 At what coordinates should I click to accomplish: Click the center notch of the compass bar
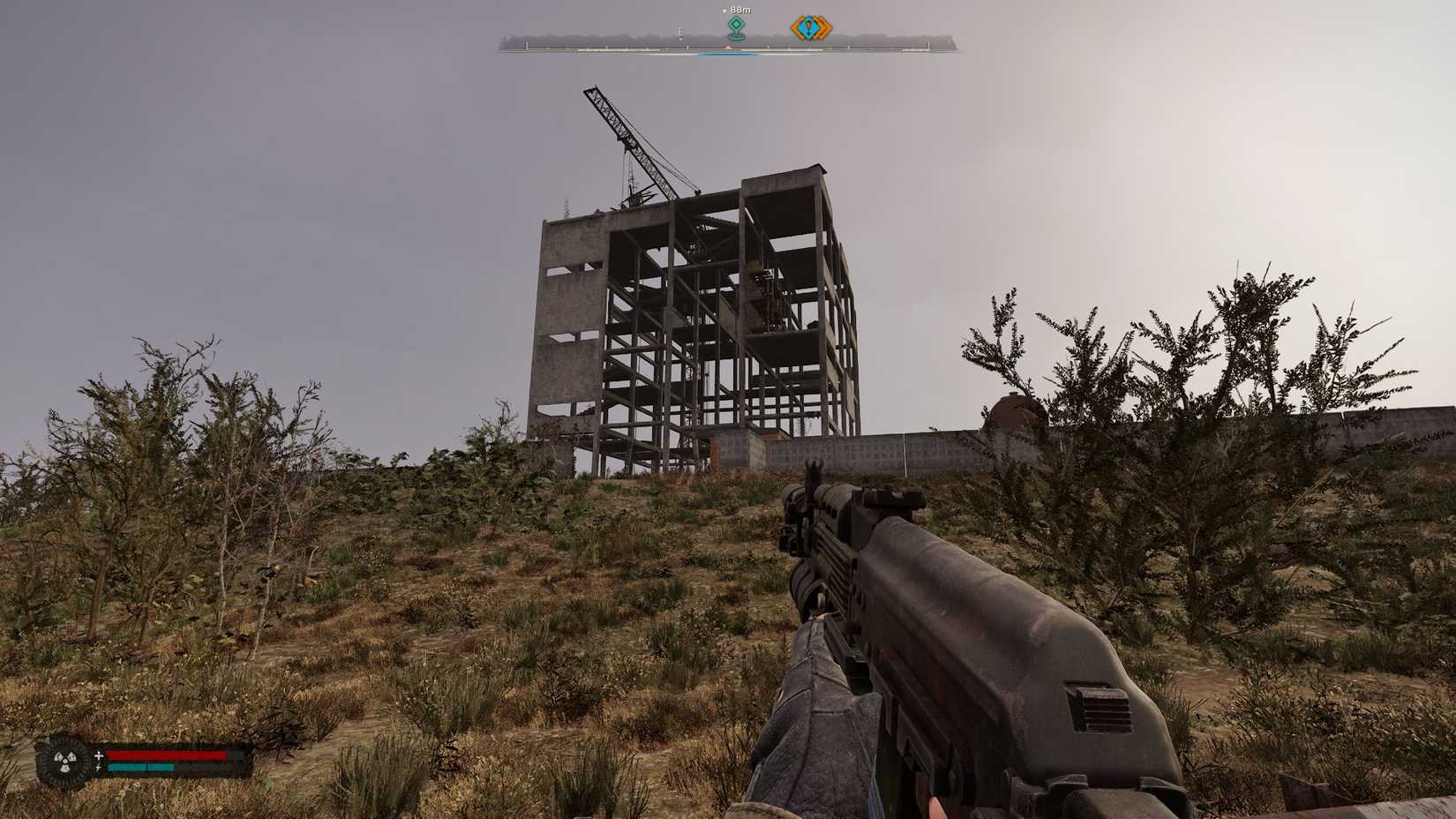tap(728, 46)
